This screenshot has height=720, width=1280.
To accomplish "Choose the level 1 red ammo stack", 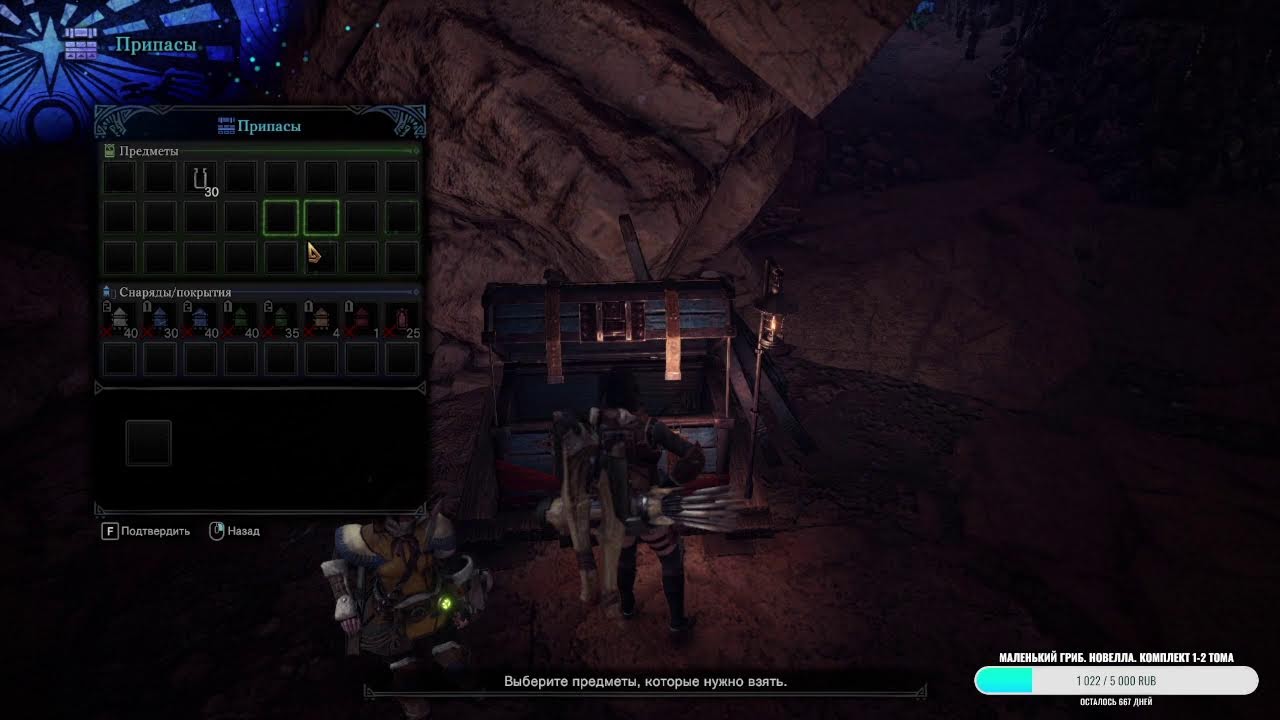I will 361,319.
